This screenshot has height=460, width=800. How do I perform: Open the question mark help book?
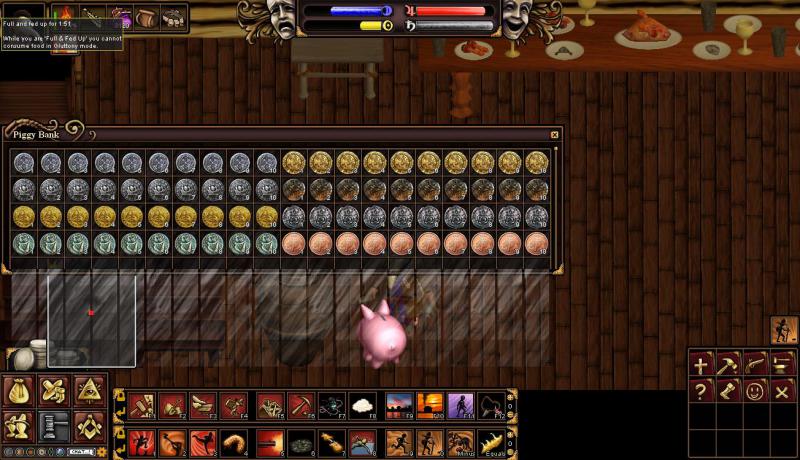[702, 391]
